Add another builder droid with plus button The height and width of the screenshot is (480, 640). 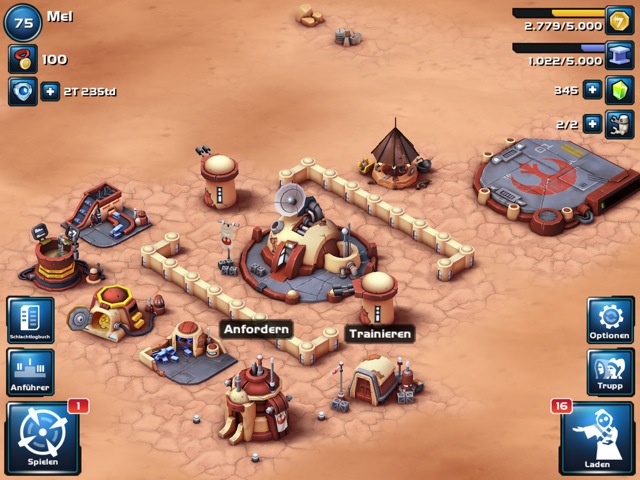(x=593, y=124)
